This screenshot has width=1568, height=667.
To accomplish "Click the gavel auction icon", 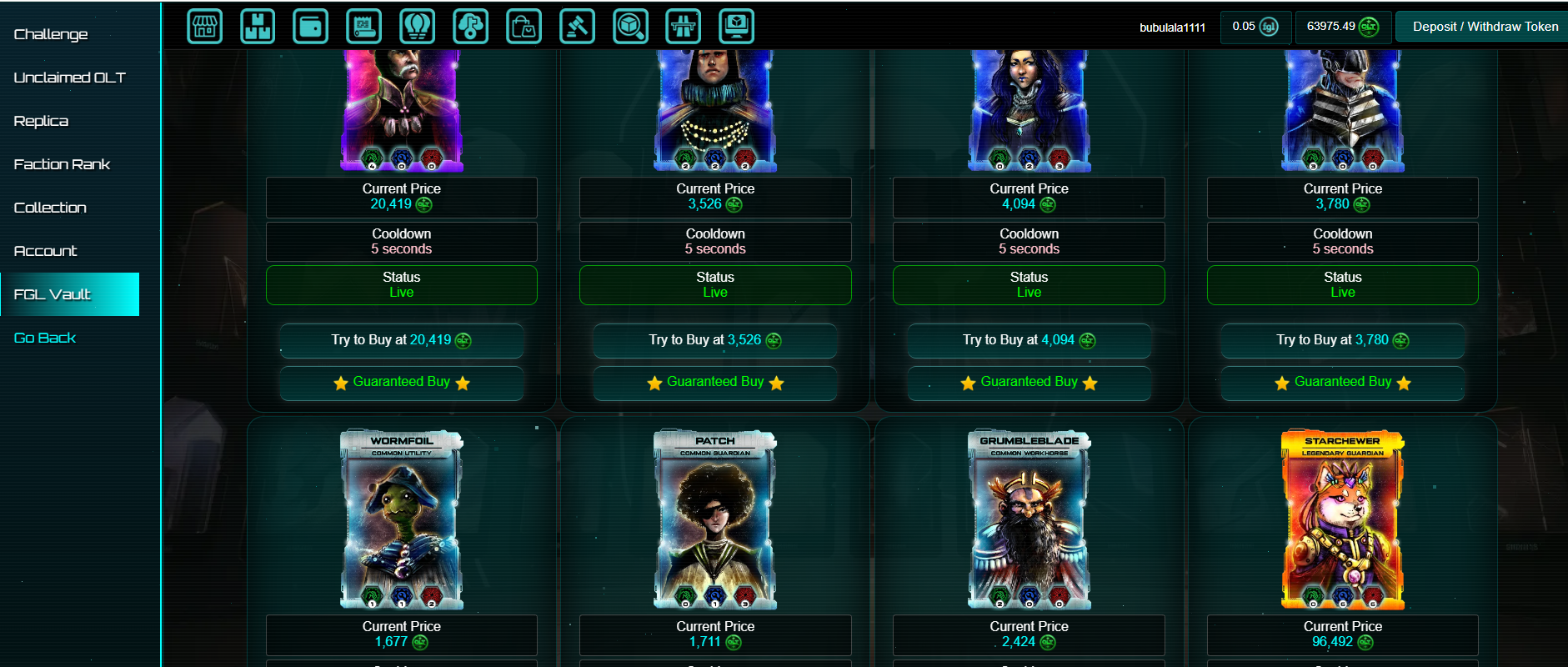I will (x=577, y=27).
